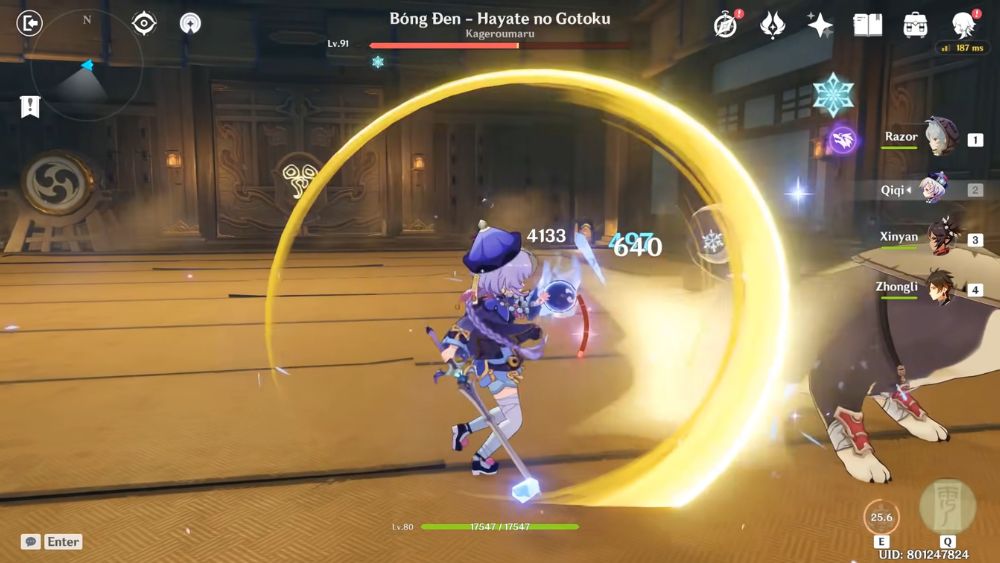Activate Qiqi's Elemental Burst icon
1000x563 pixels.
point(946,507)
